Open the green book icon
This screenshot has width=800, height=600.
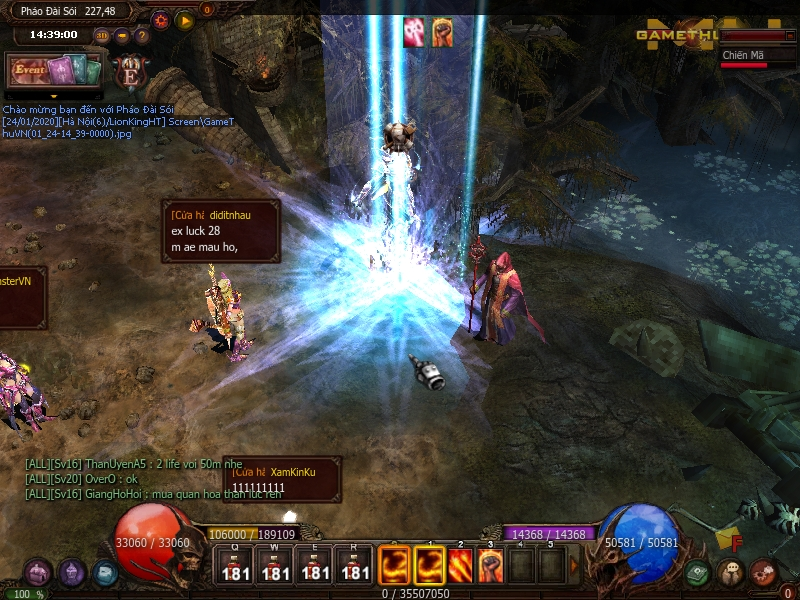698,573
